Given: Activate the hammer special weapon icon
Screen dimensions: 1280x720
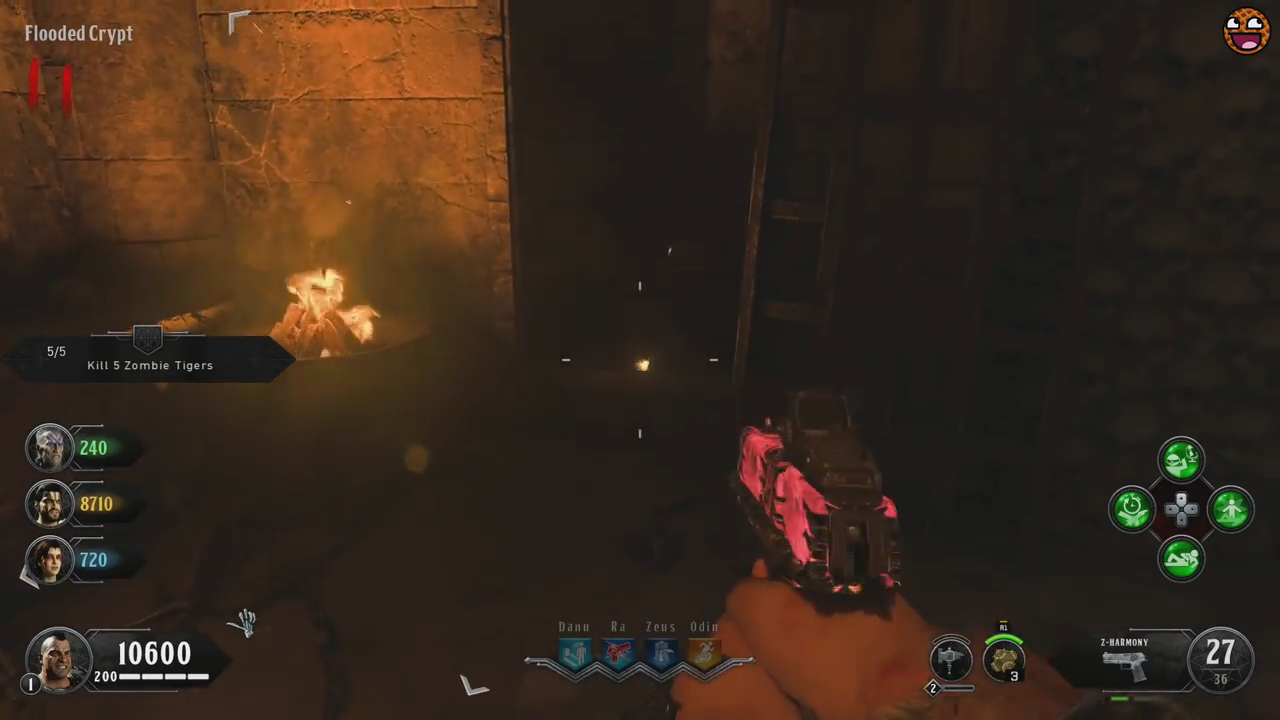Looking at the screenshot, I should pos(950,659).
